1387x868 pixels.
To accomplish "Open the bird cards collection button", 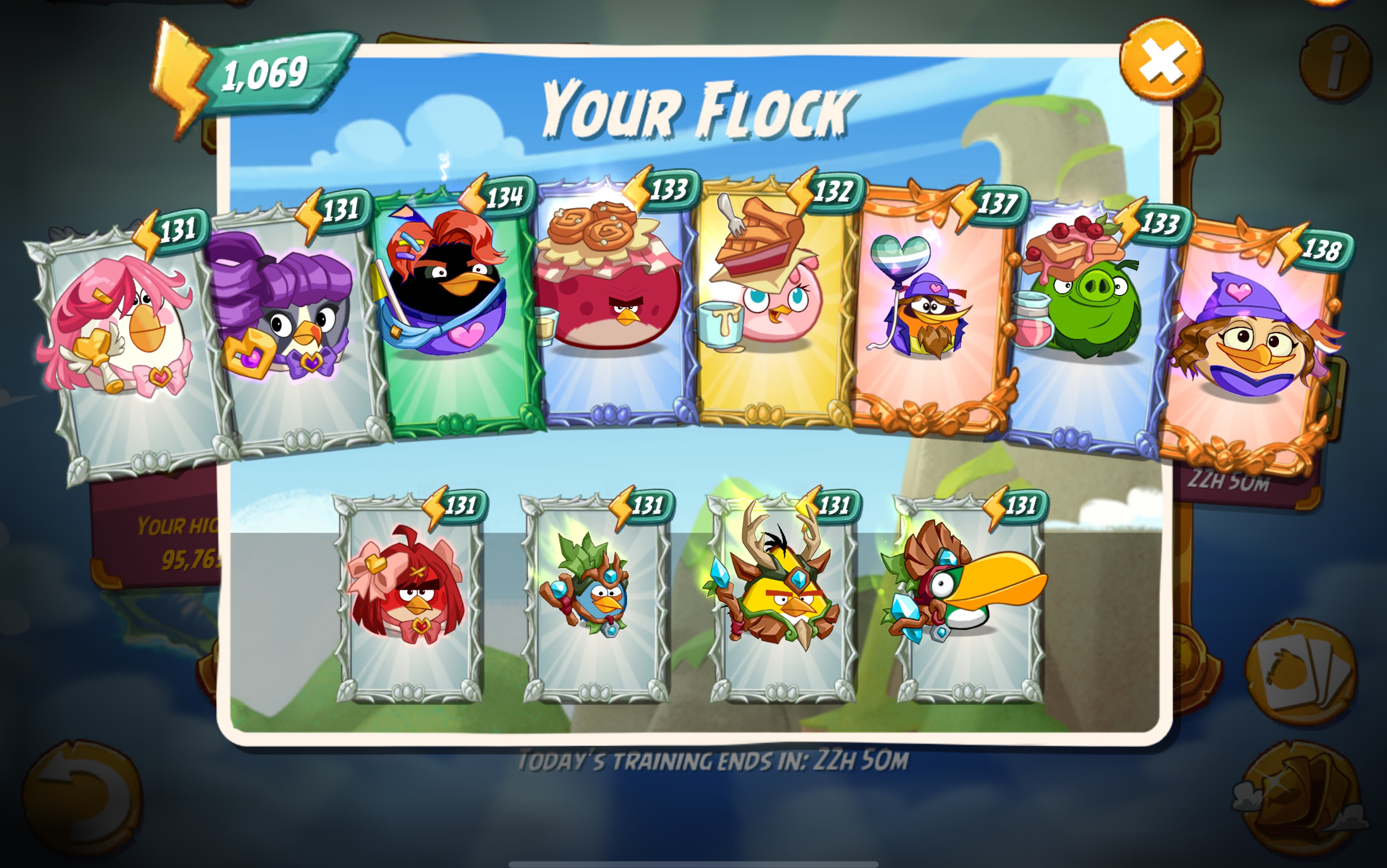I will coord(1301,672).
